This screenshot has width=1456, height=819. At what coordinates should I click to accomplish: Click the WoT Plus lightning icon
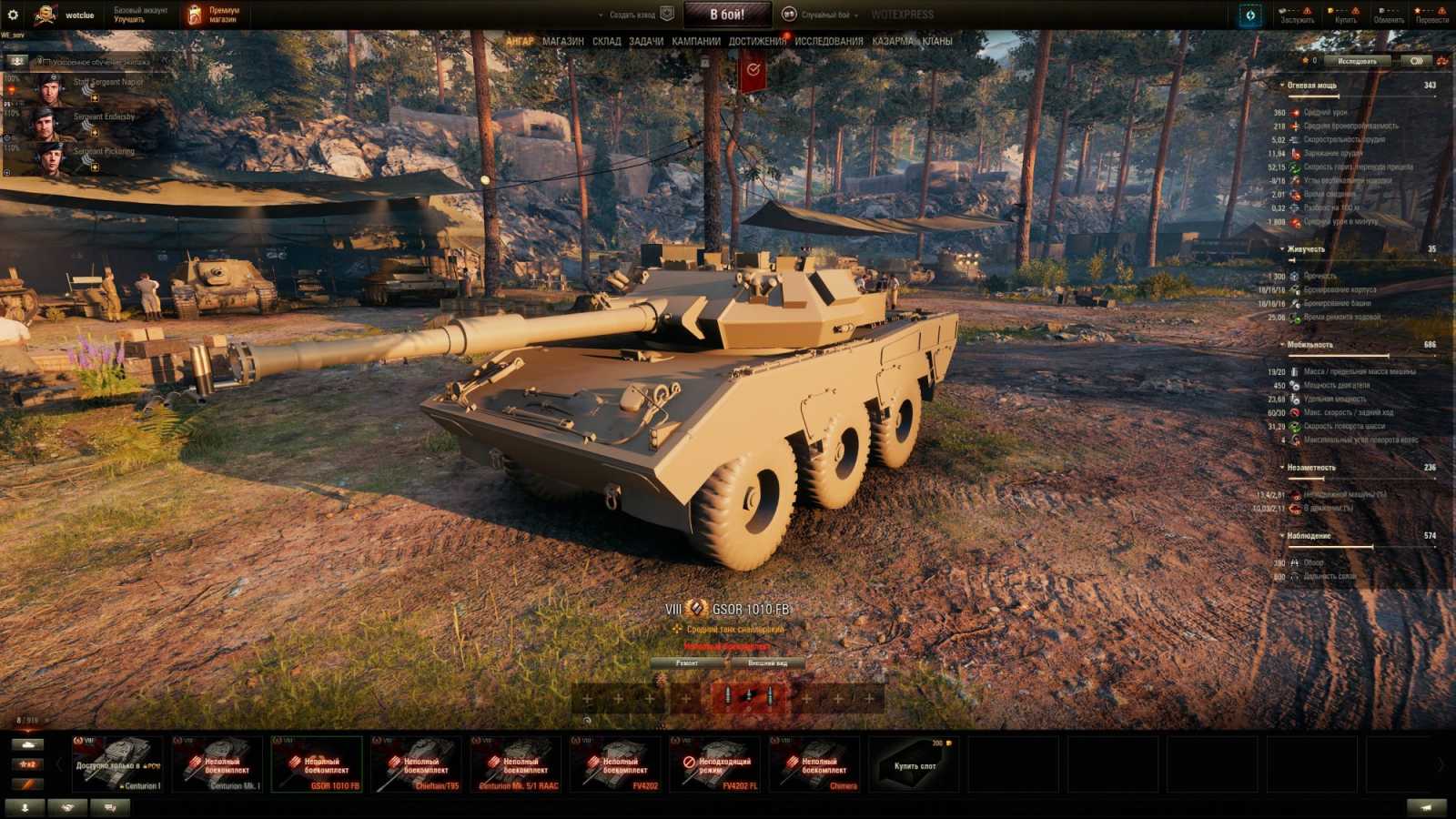click(1251, 15)
